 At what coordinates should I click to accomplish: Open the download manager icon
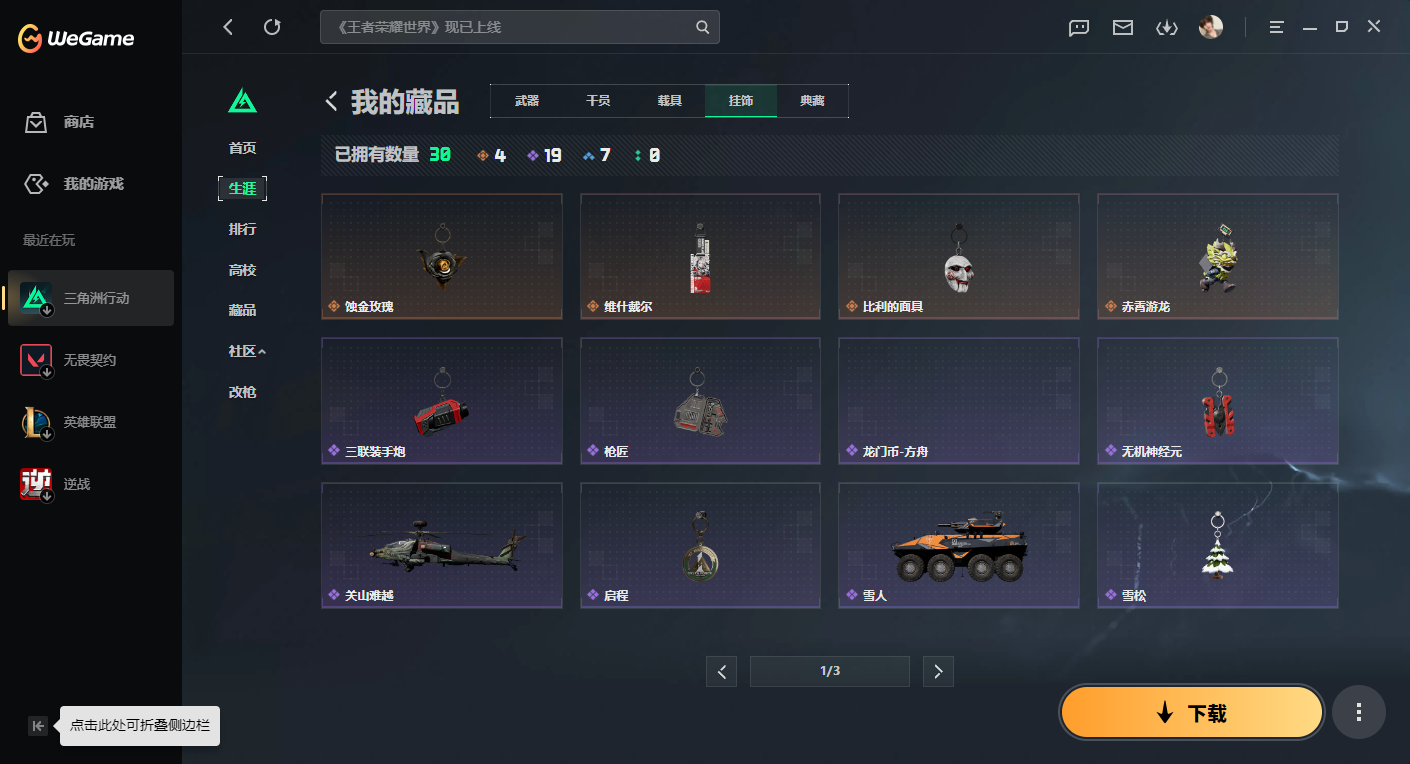pyautogui.click(x=1167, y=27)
